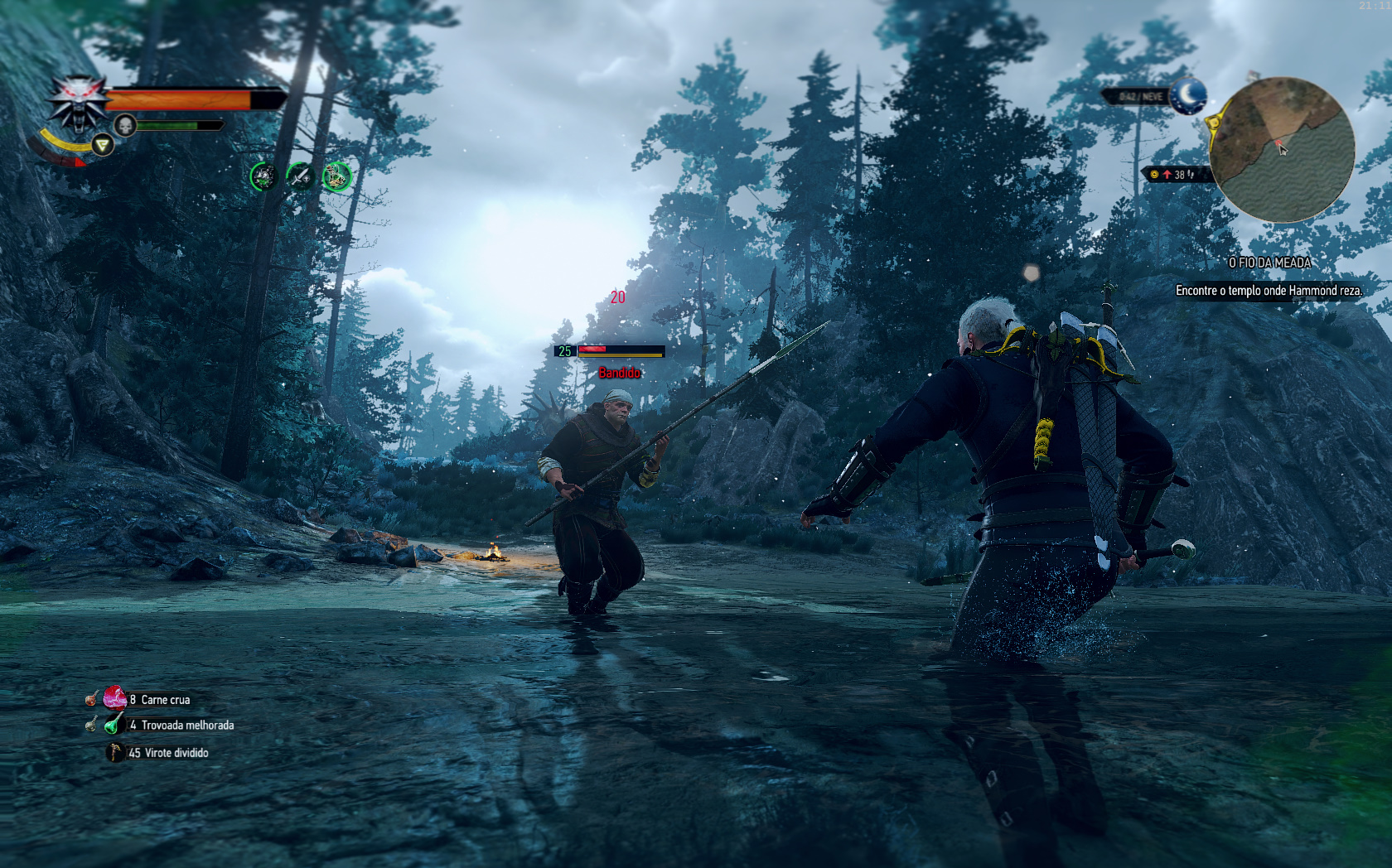Click the moon weather icon
The height and width of the screenshot is (868, 1392).
point(1188,95)
